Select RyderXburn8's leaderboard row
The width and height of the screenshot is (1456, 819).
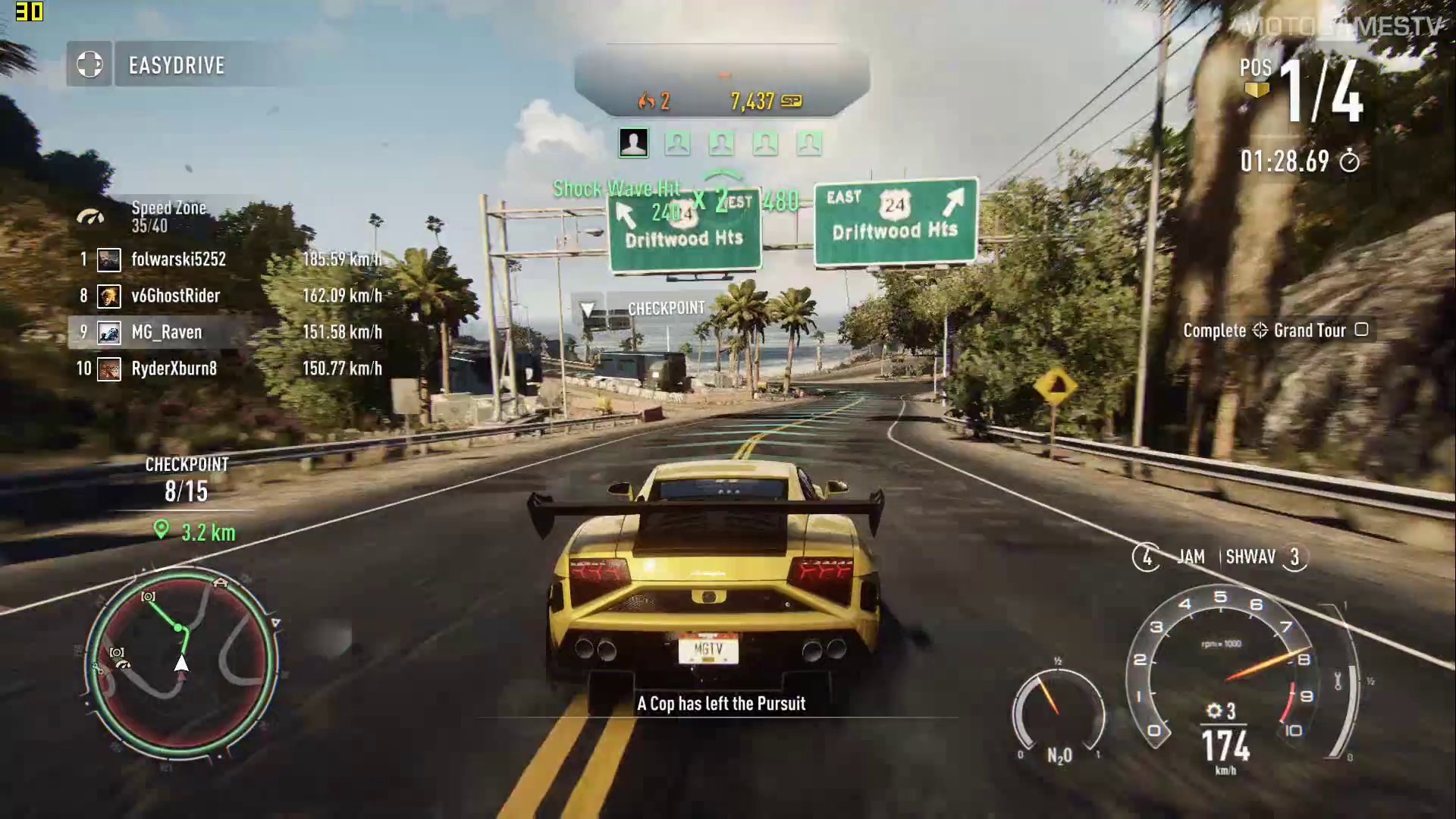(x=174, y=369)
